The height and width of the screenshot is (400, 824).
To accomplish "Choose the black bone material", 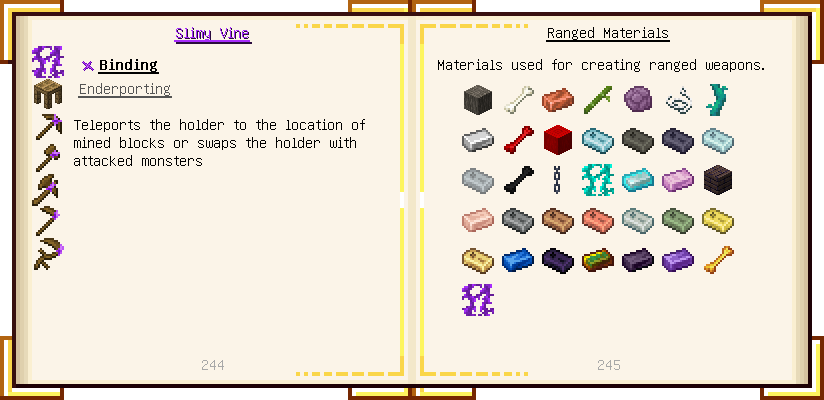I will 518,180.
